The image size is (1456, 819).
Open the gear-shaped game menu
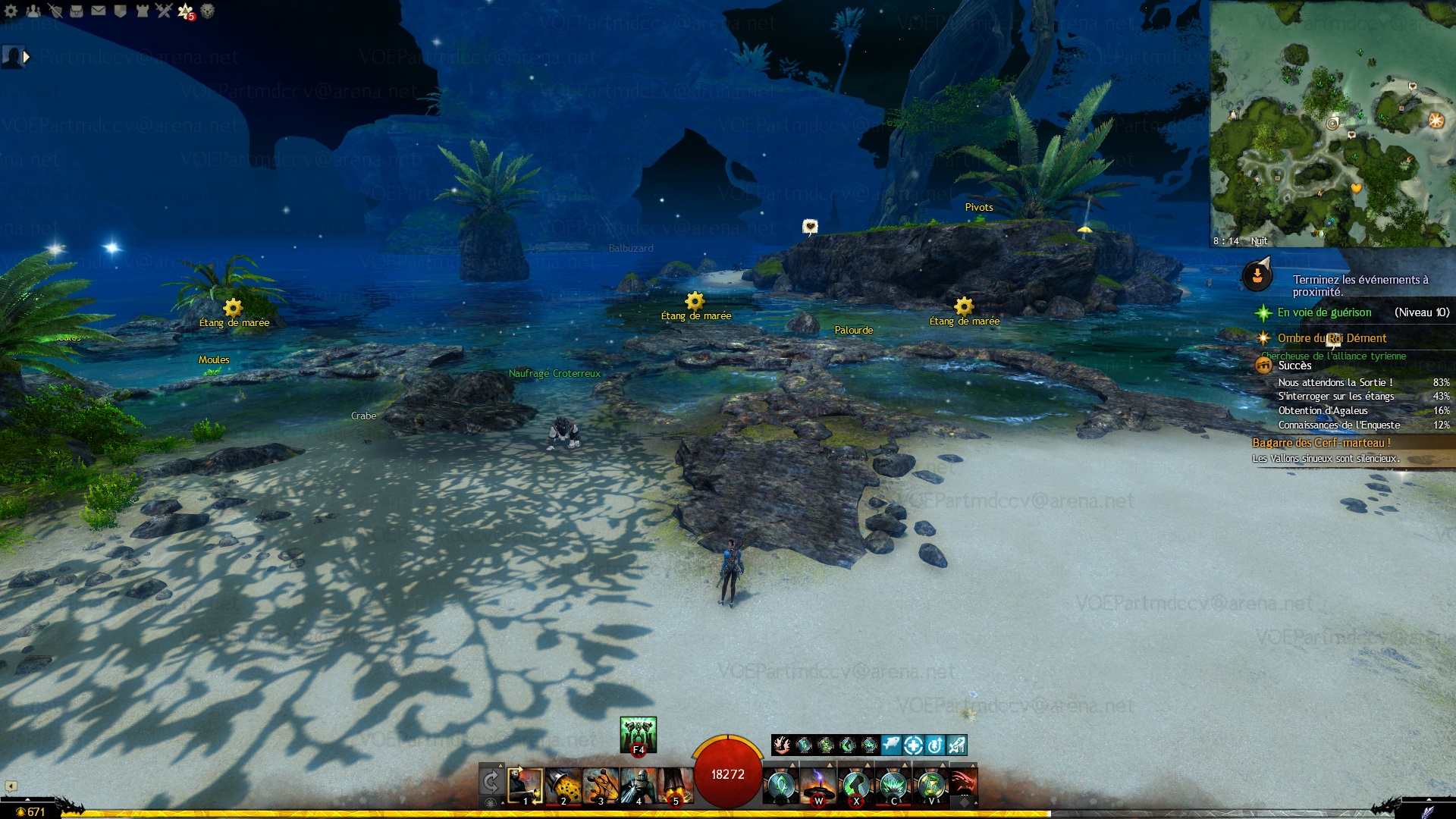(x=11, y=11)
